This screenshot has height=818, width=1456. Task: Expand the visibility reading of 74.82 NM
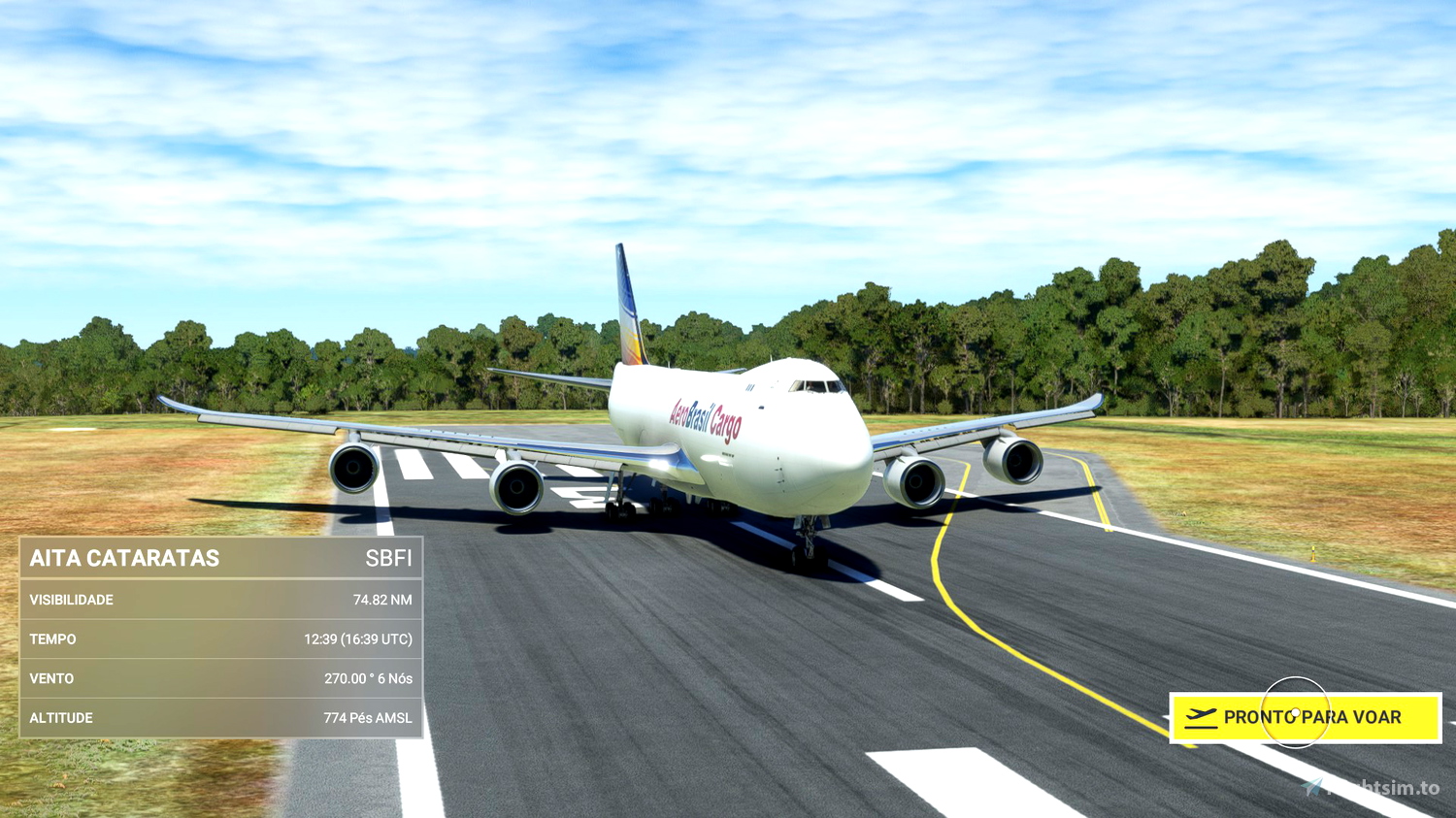point(381,600)
